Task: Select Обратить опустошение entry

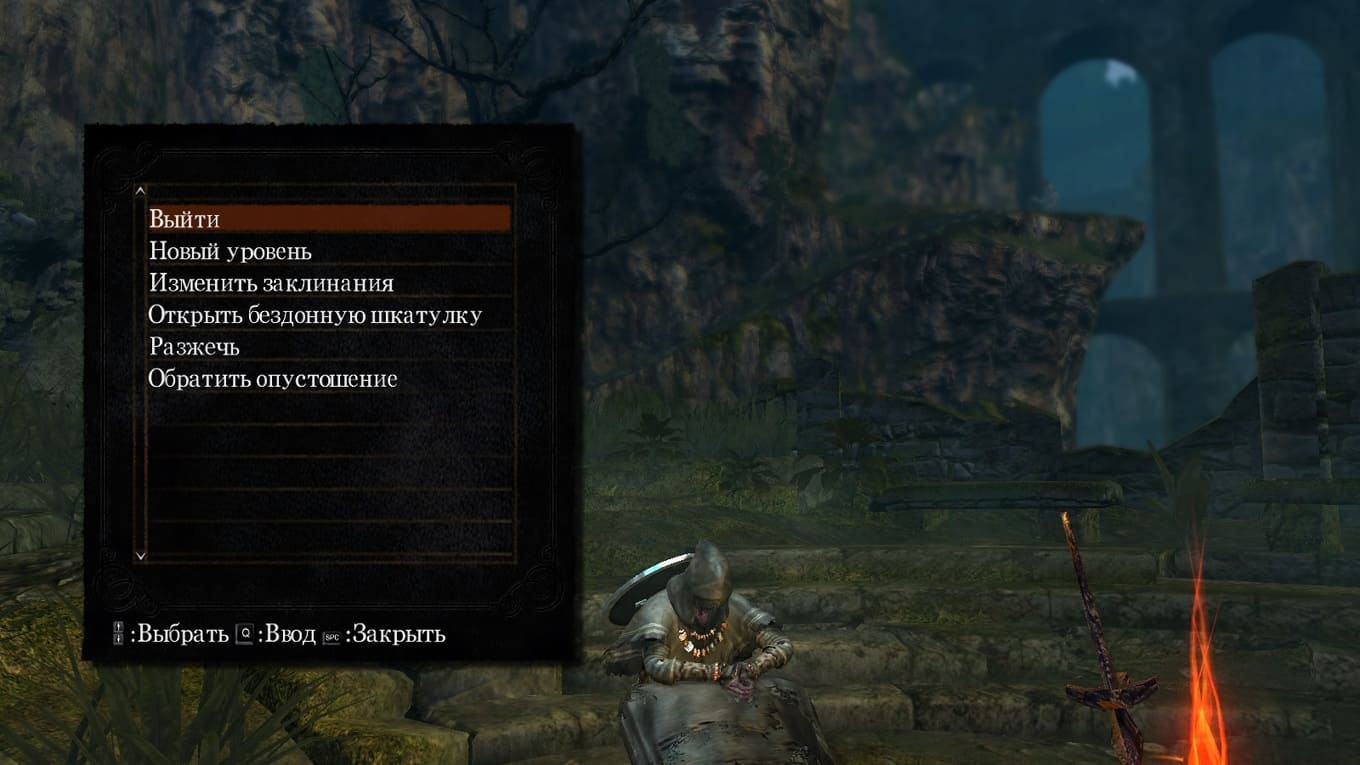Action: (x=273, y=379)
